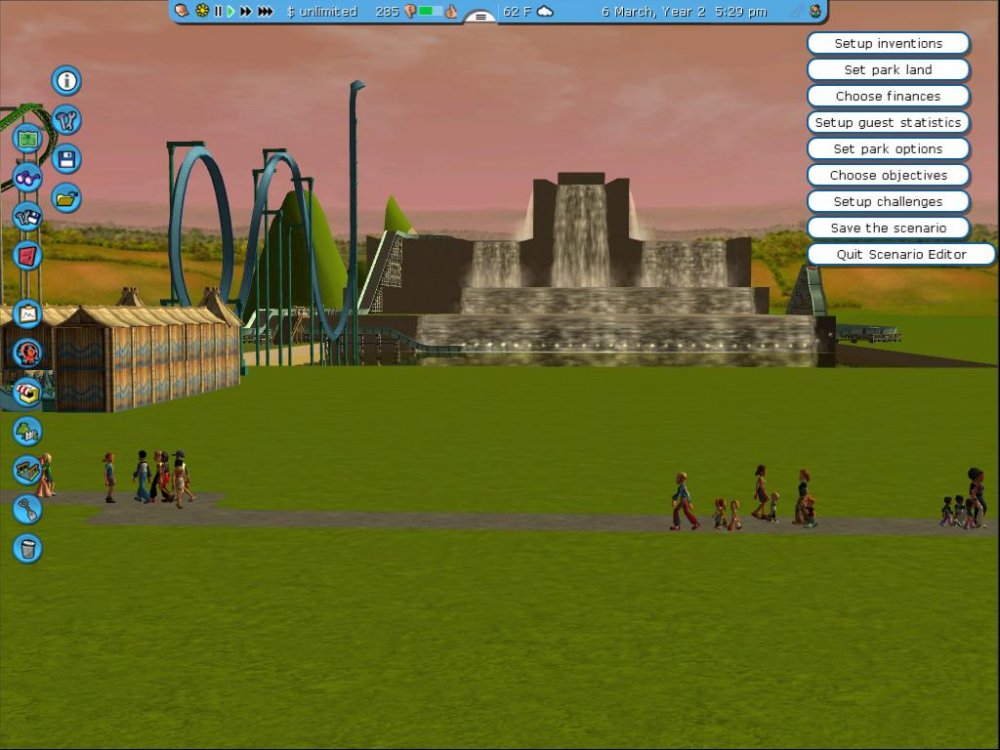This screenshot has height=750, width=1000.
Task: Select Setup guest statistics
Action: tap(888, 123)
